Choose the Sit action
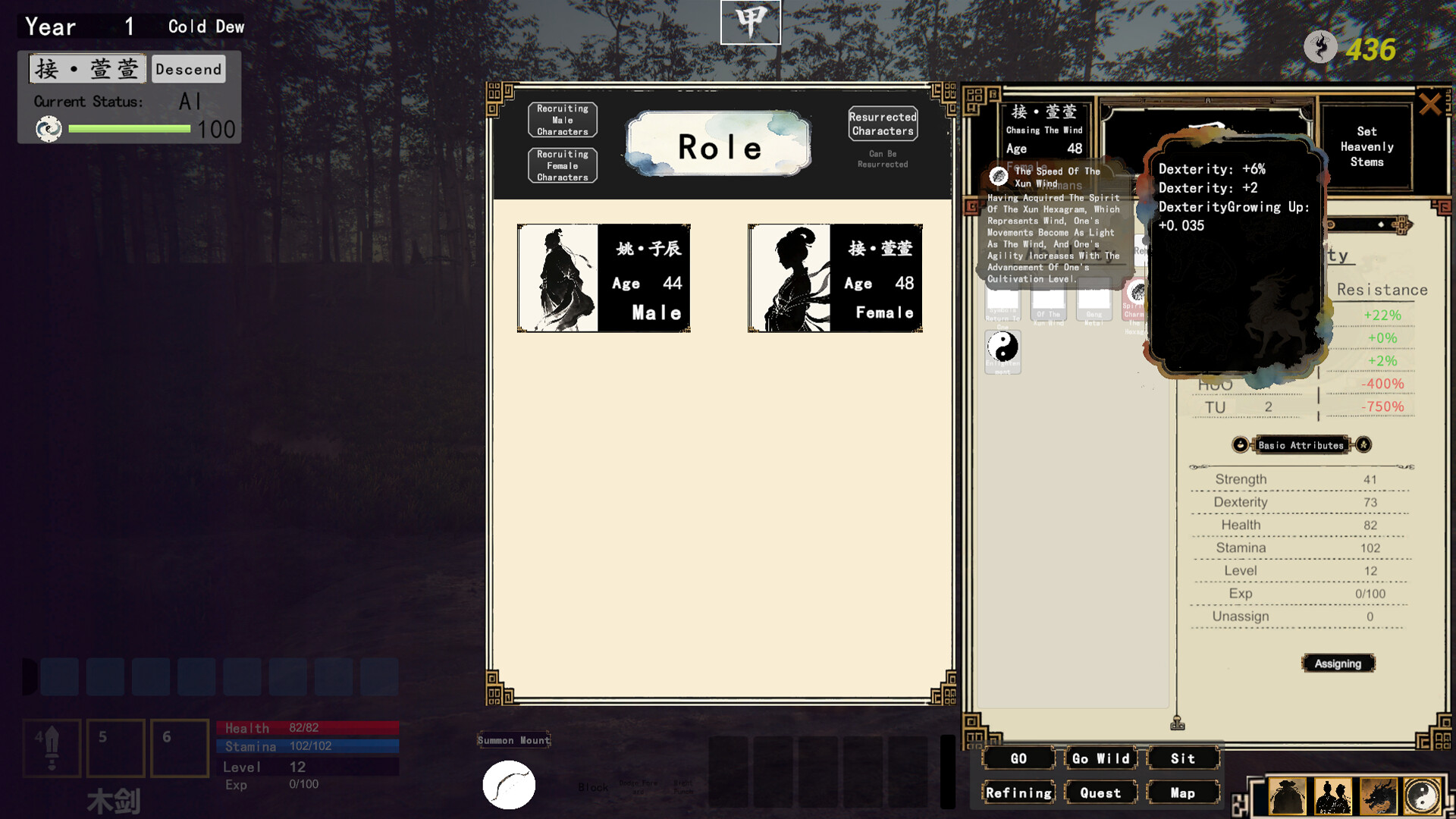Viewport: 1456px width, 819px height. pyautogui.click(x=1183, y=758)
